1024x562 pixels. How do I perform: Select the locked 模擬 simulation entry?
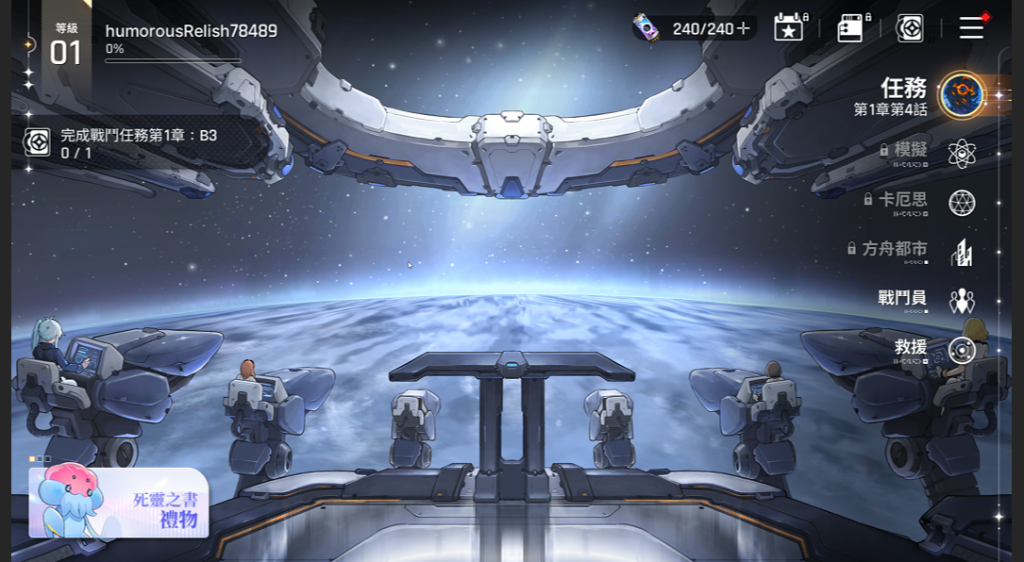point(930,152)
